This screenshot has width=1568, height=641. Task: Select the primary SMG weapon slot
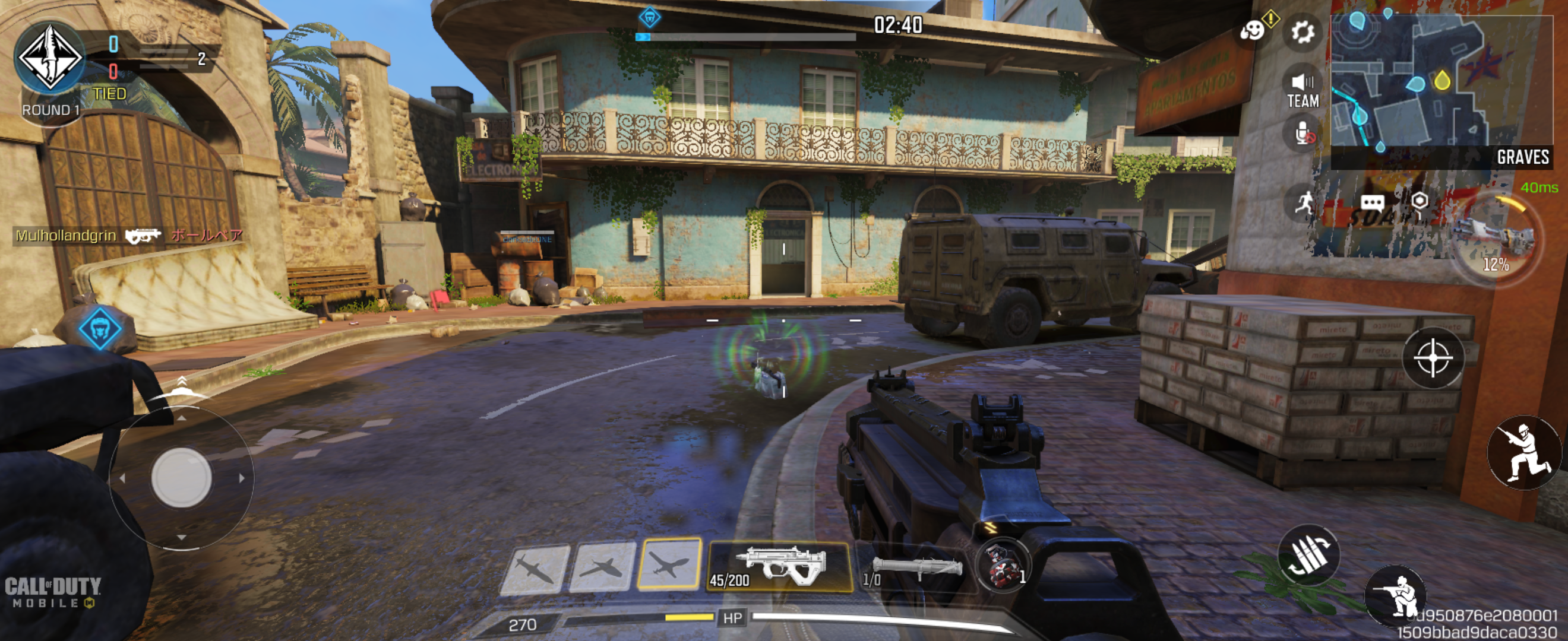[x=780, y=567]
